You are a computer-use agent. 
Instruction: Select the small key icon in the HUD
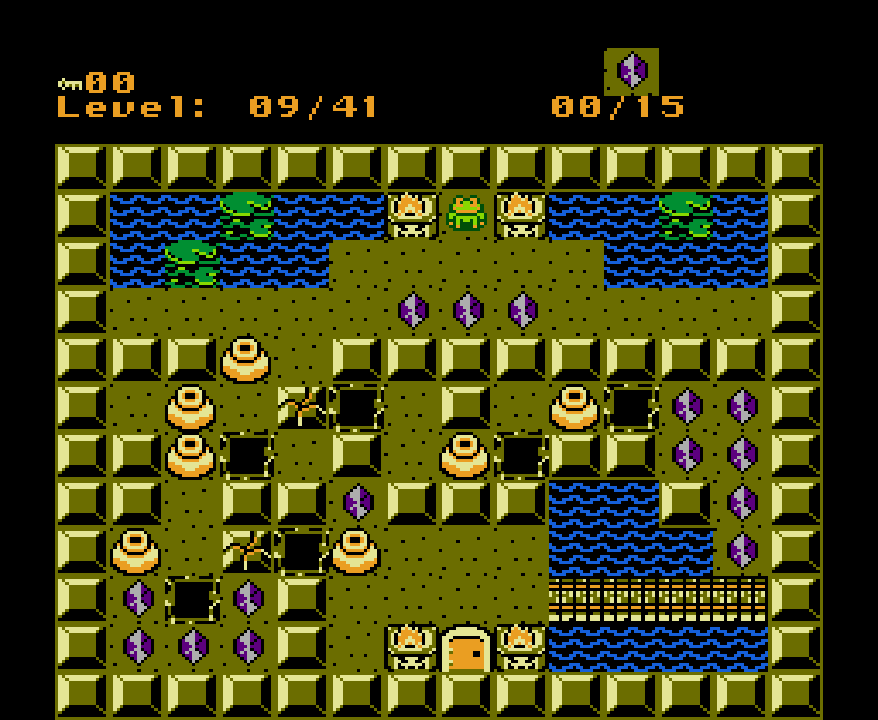click(x=69, y=84)
